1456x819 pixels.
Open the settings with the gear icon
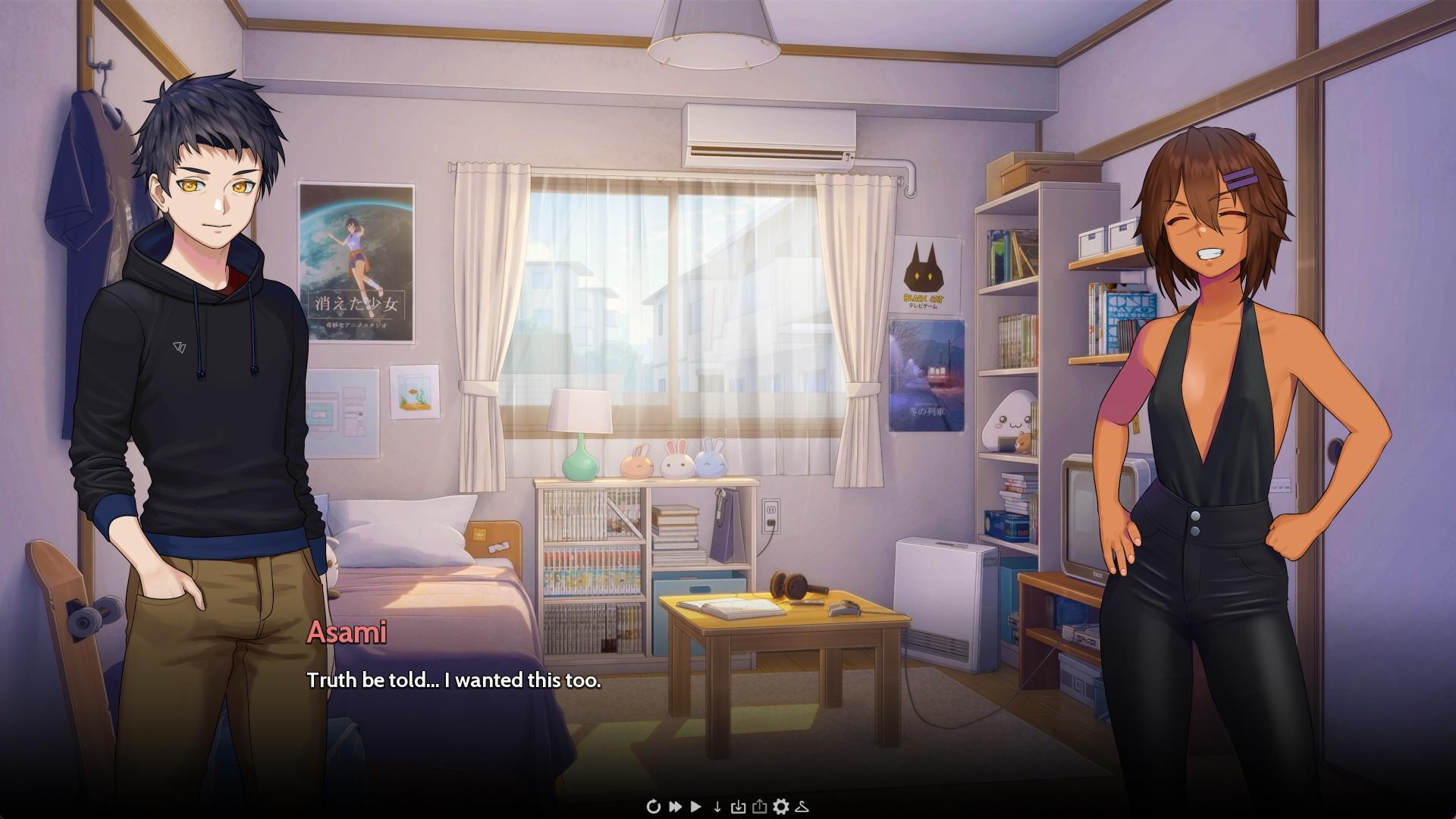click(783, 806)
